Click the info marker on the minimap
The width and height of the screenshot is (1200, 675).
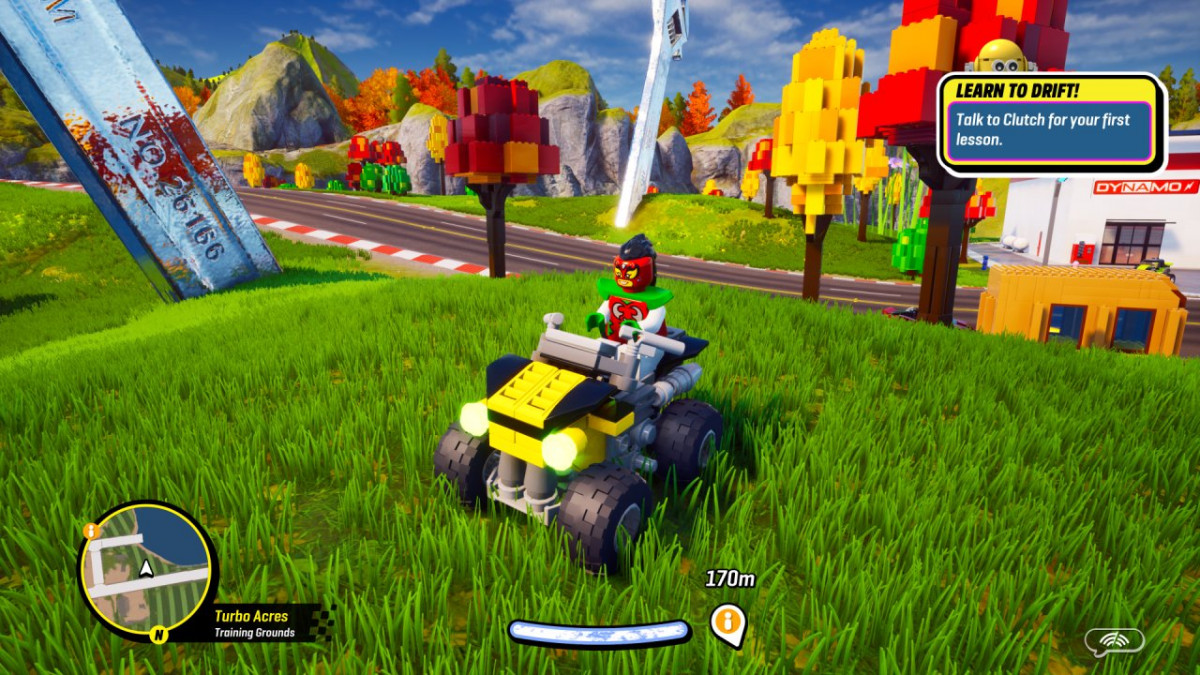pyautogui.click(x=90, y=531)
